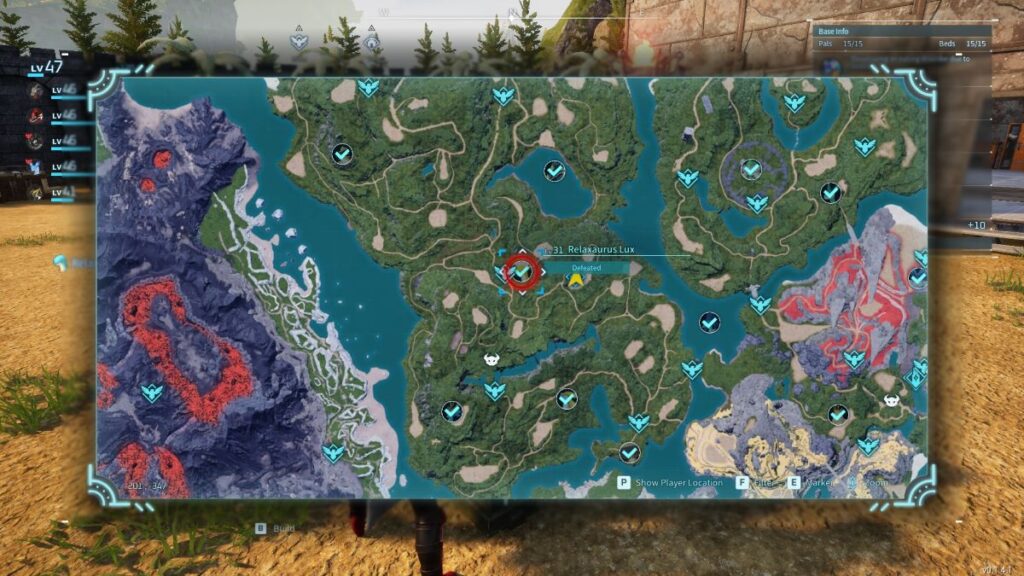1024x576 pixels.
Task: Select the horned skull marker beside the central lake
Action: click(x=492, y=360)
